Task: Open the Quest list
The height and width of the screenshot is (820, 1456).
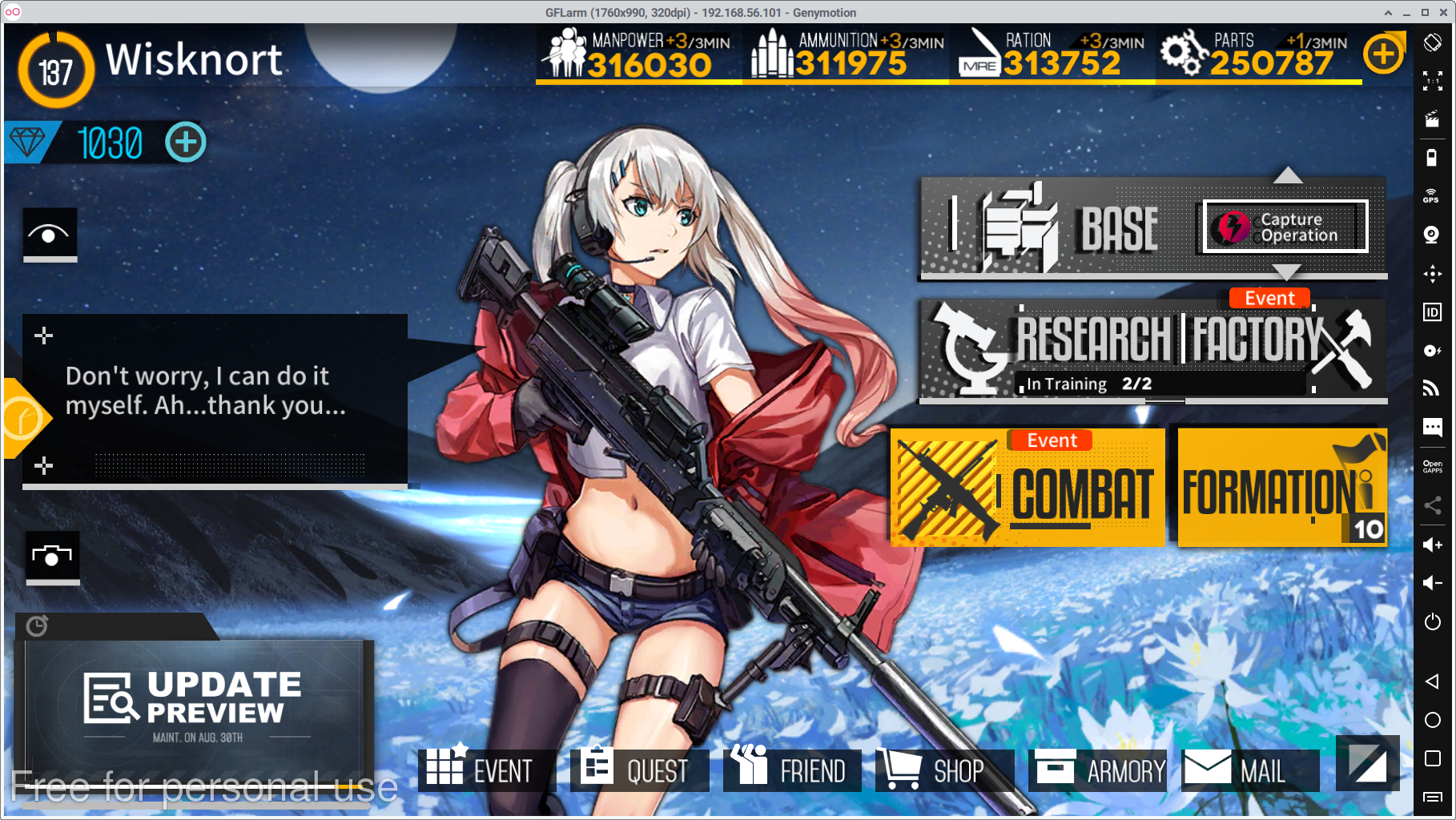Action: pyautogui.click(x=639, y=770)
